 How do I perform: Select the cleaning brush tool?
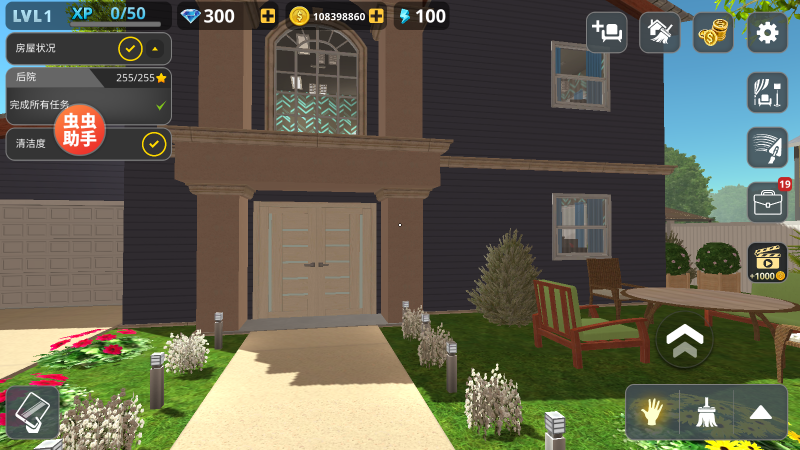click(707, 412)
